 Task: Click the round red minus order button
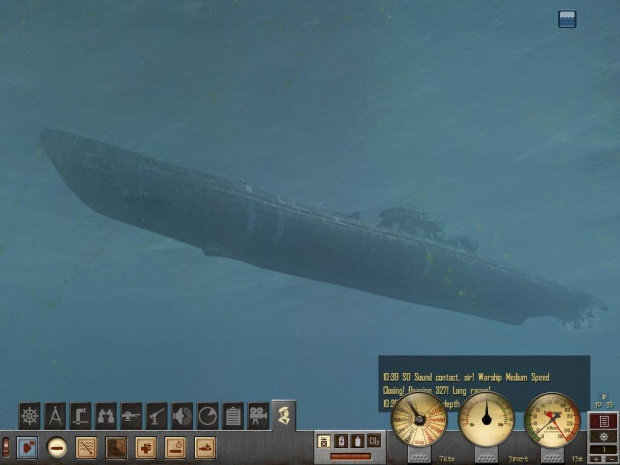coord(57,447)
